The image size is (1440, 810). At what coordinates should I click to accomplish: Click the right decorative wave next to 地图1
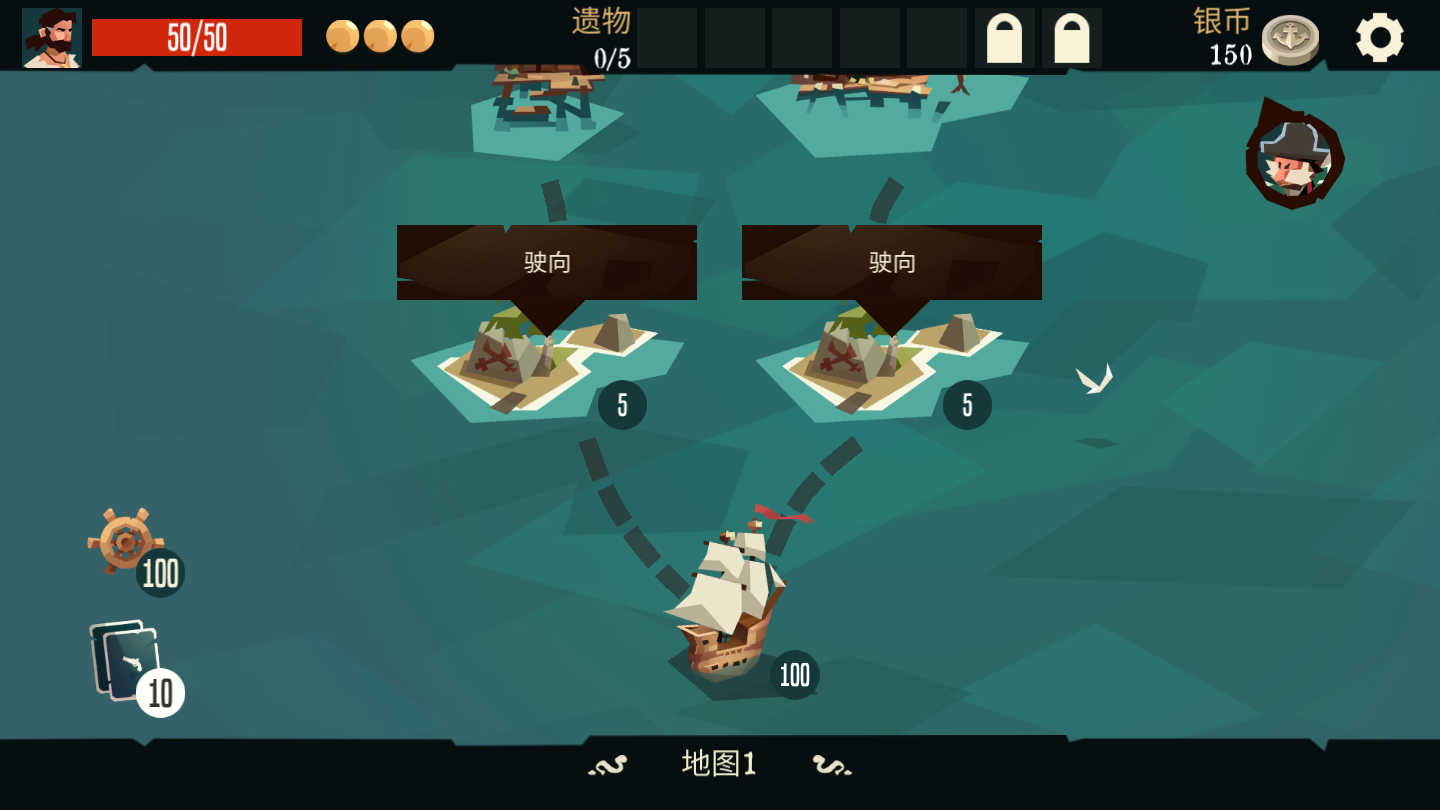point(833,764)
